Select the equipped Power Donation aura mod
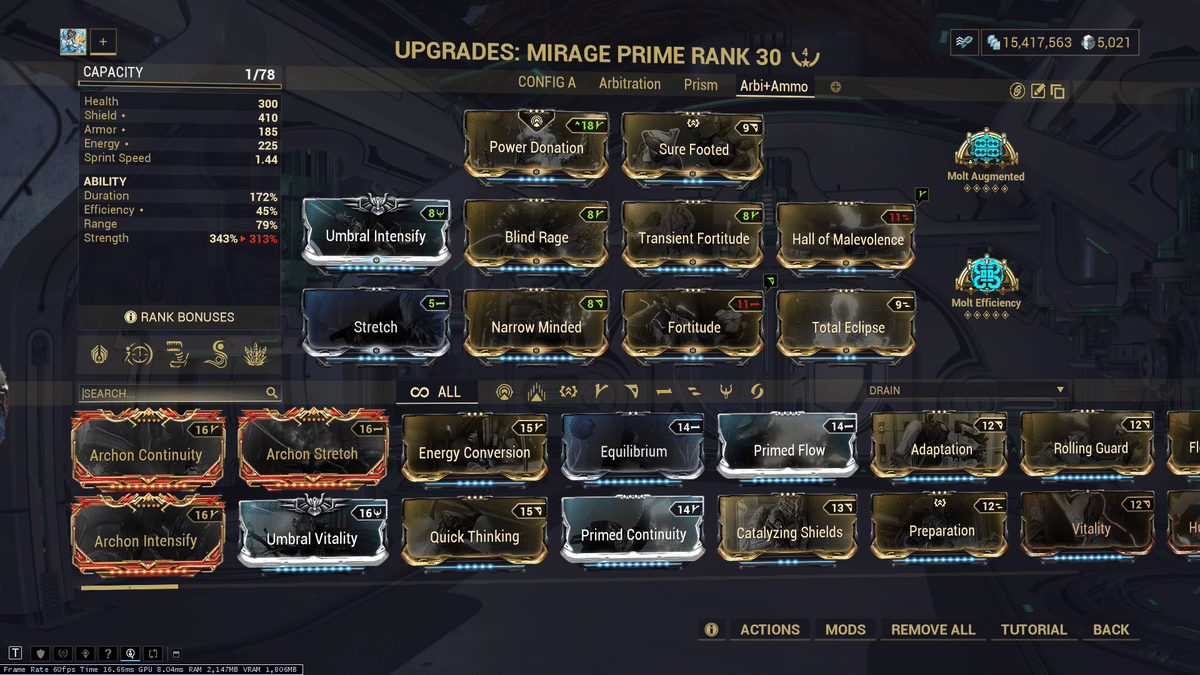Image resolution: width=1200 pixels, height=675 pixels. [536, 148]
